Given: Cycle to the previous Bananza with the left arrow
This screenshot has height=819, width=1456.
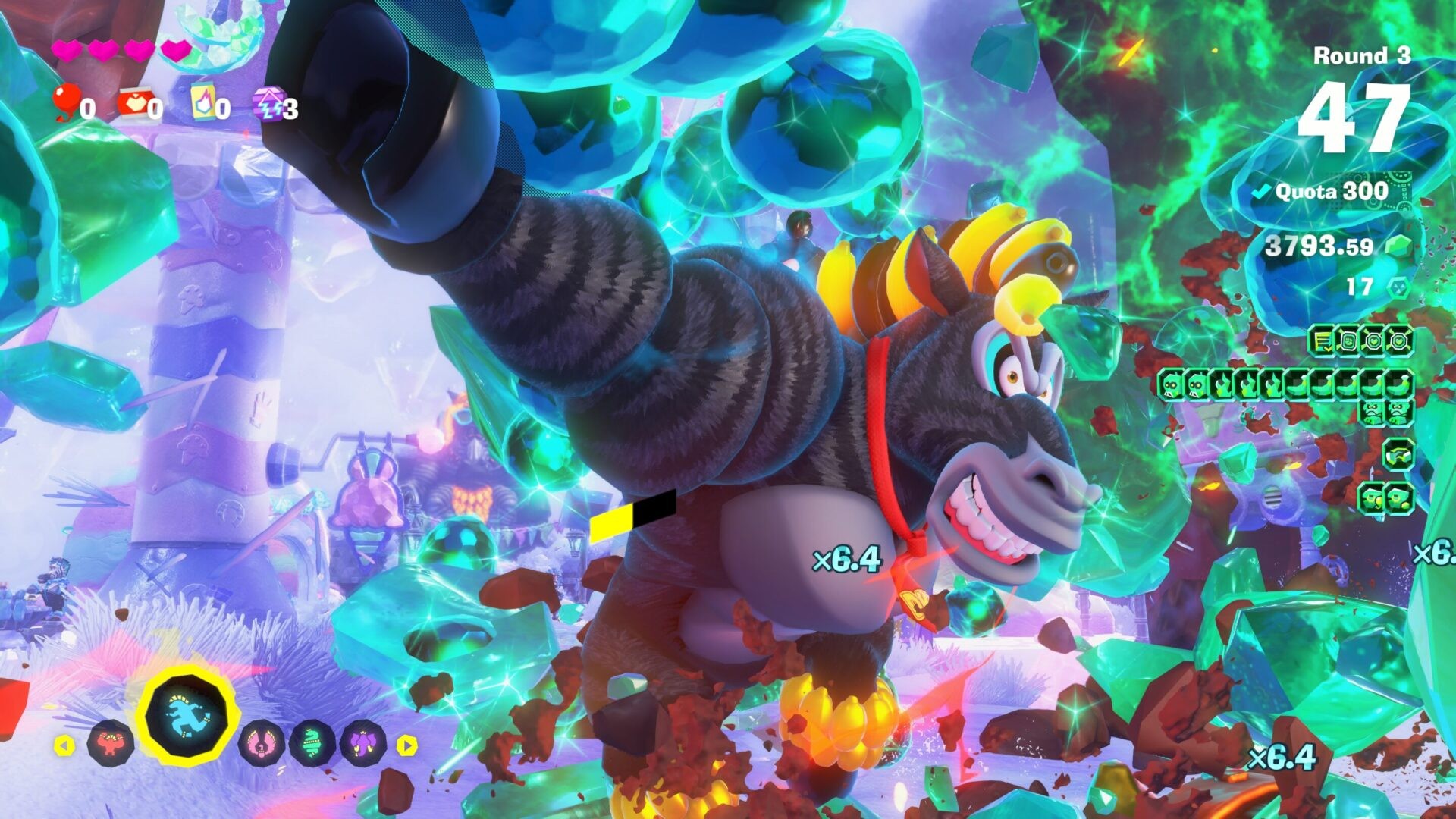Looking at the screenshot, I should click(x=64, y=745).
